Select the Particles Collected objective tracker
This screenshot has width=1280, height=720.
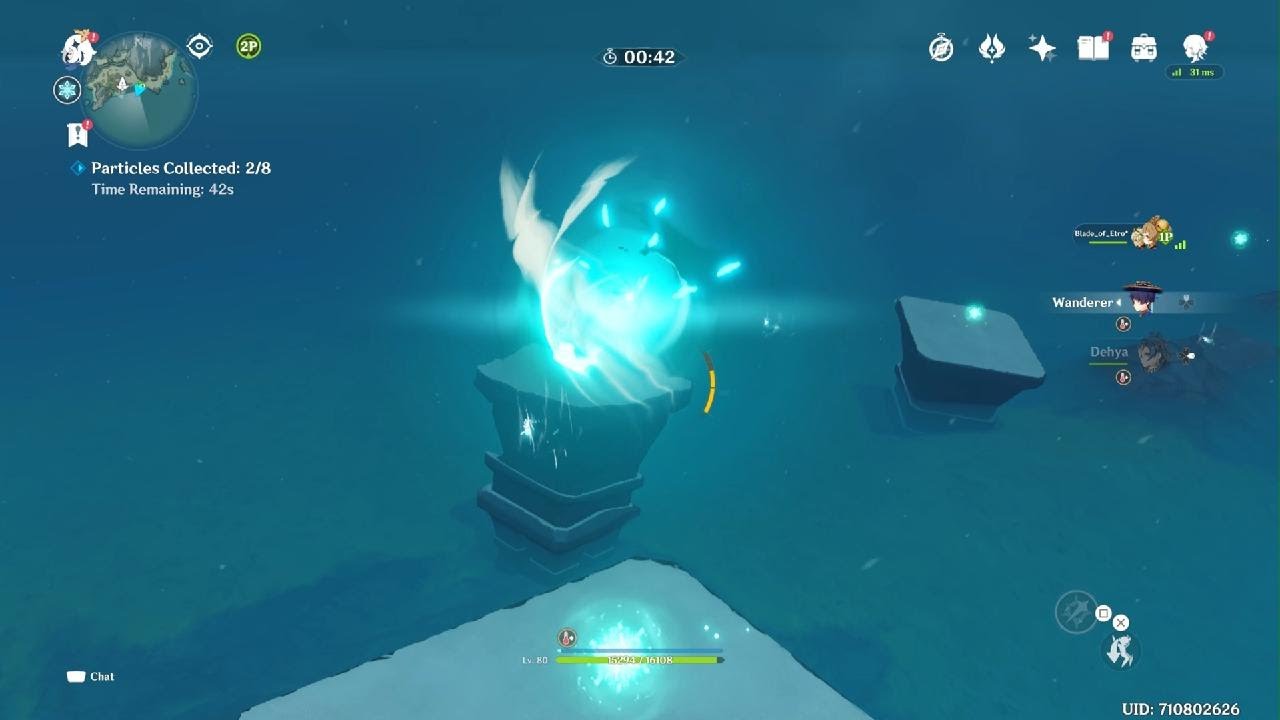pos(180,168)
